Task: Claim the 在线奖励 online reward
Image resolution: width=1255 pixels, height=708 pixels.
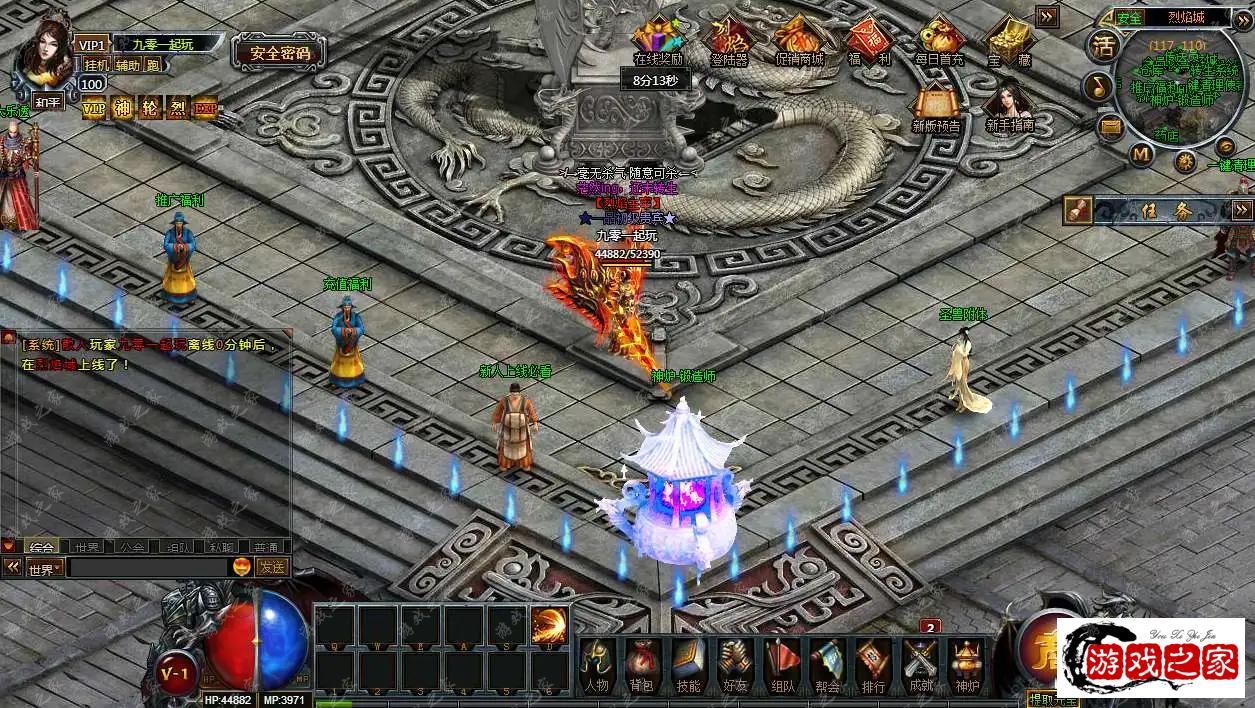Action: tap(658, 40)
